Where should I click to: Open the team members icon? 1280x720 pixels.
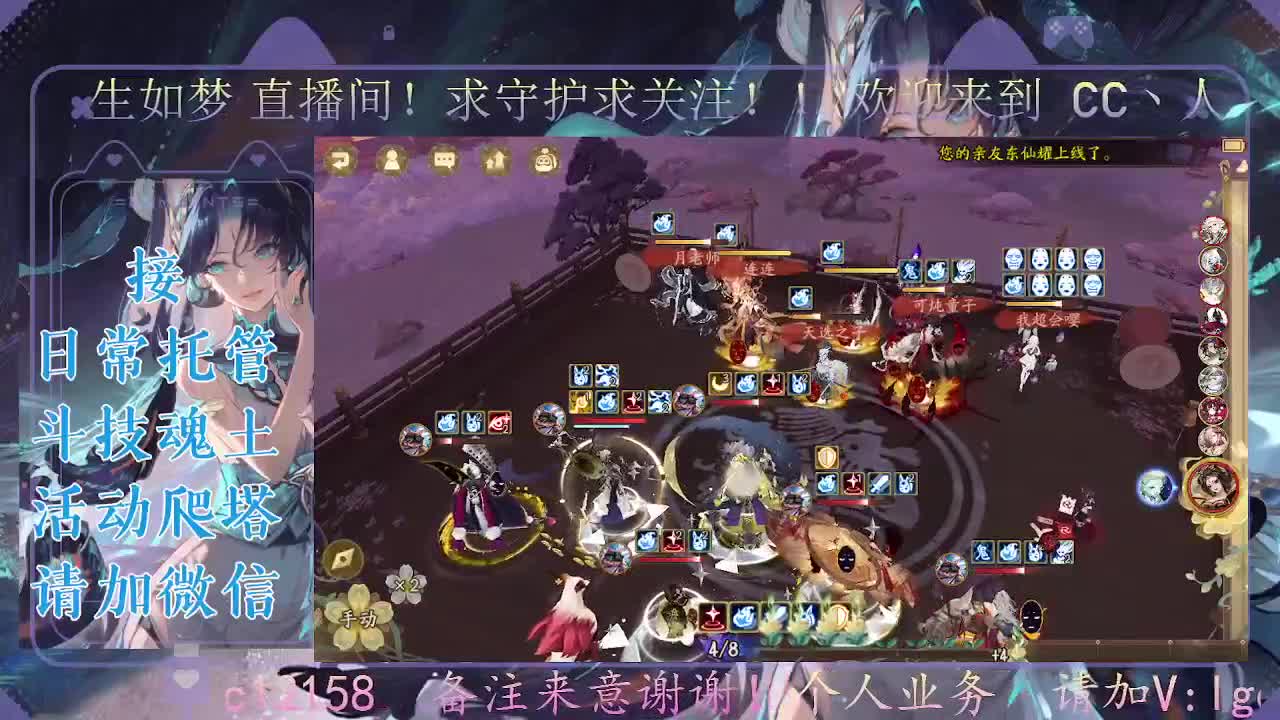coord(390,160)
